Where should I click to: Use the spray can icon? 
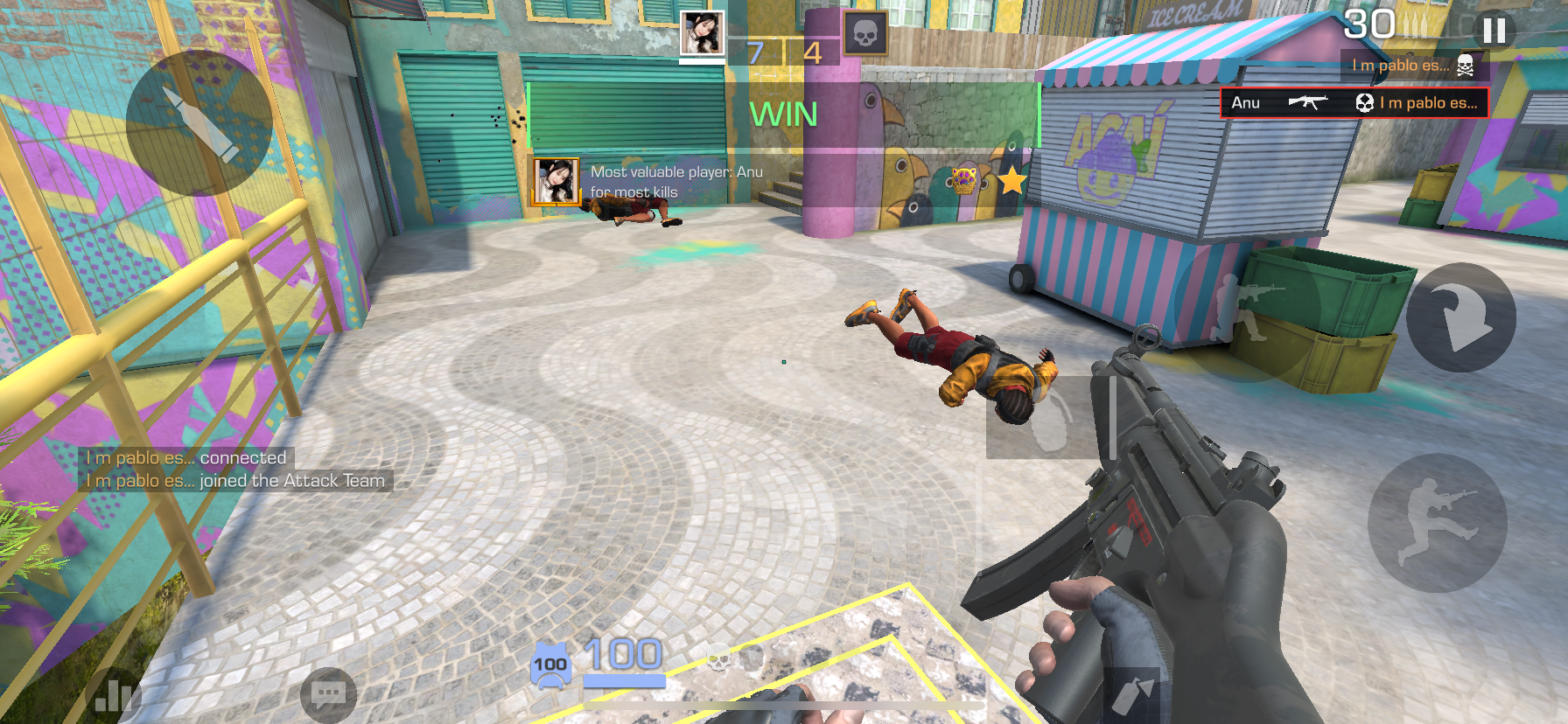pos(1132,695)
